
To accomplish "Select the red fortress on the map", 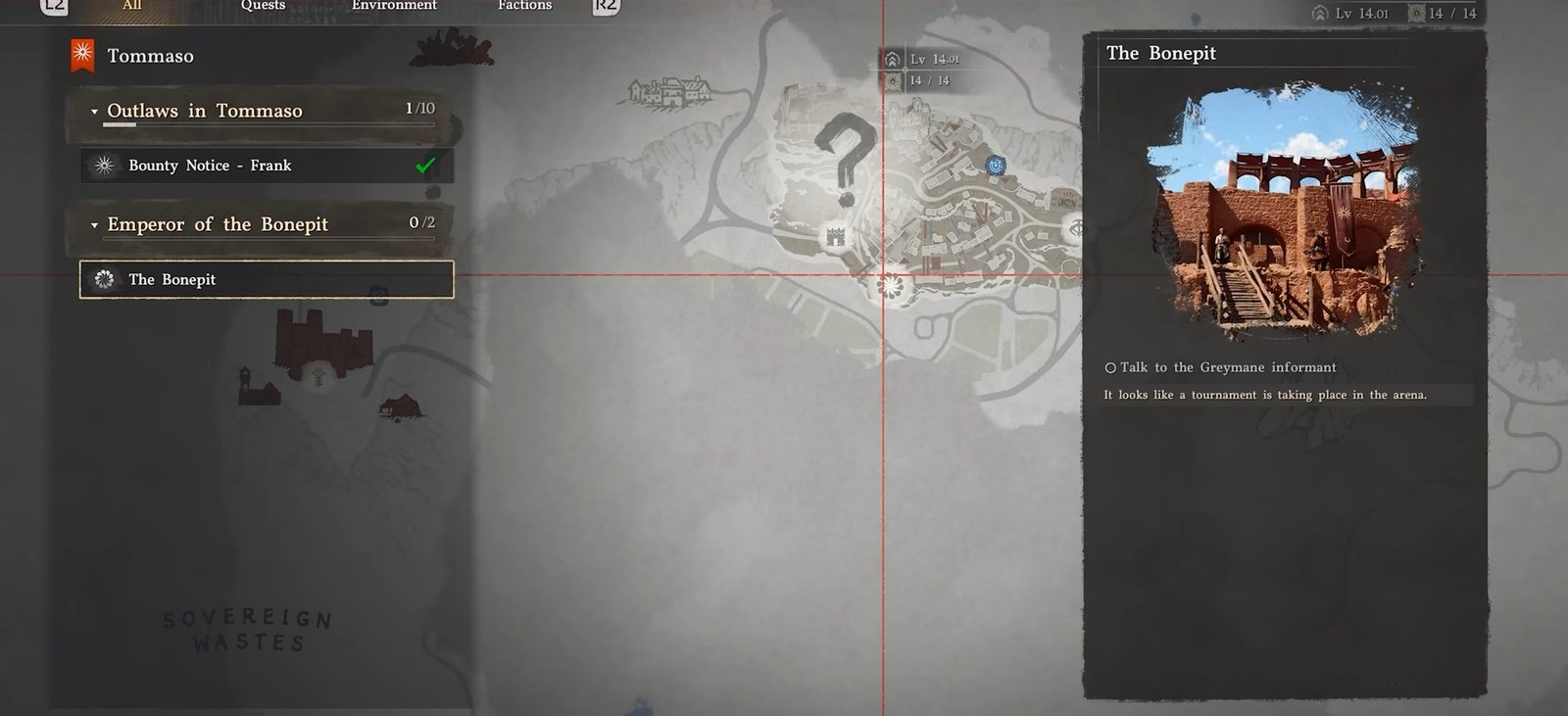I will (323, 339).
